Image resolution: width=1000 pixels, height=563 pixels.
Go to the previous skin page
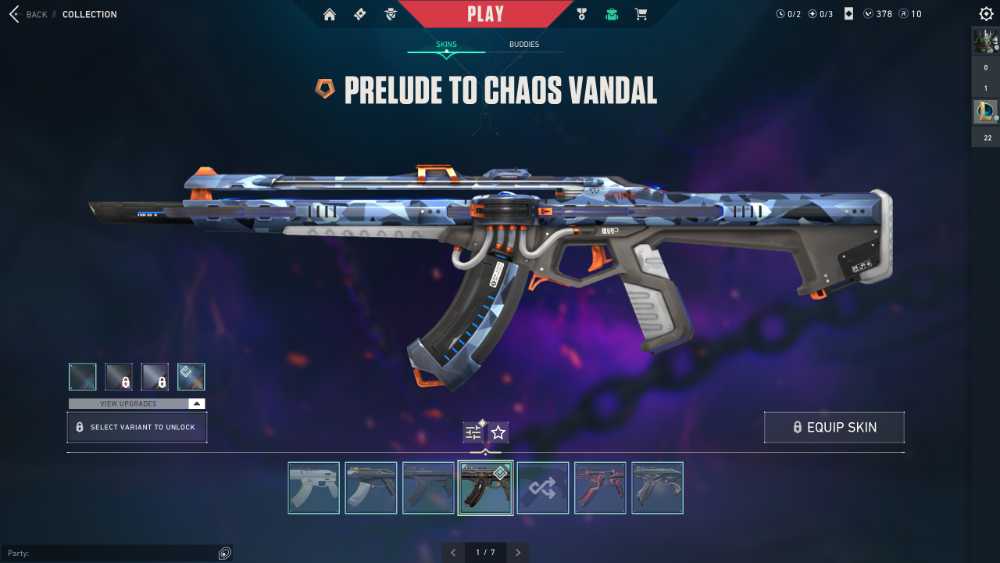point(453,552)
